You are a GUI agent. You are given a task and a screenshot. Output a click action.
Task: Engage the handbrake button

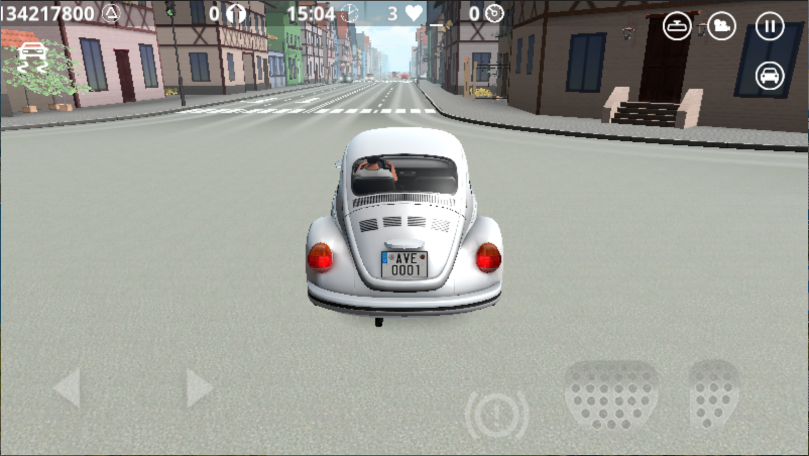point(497,413)
